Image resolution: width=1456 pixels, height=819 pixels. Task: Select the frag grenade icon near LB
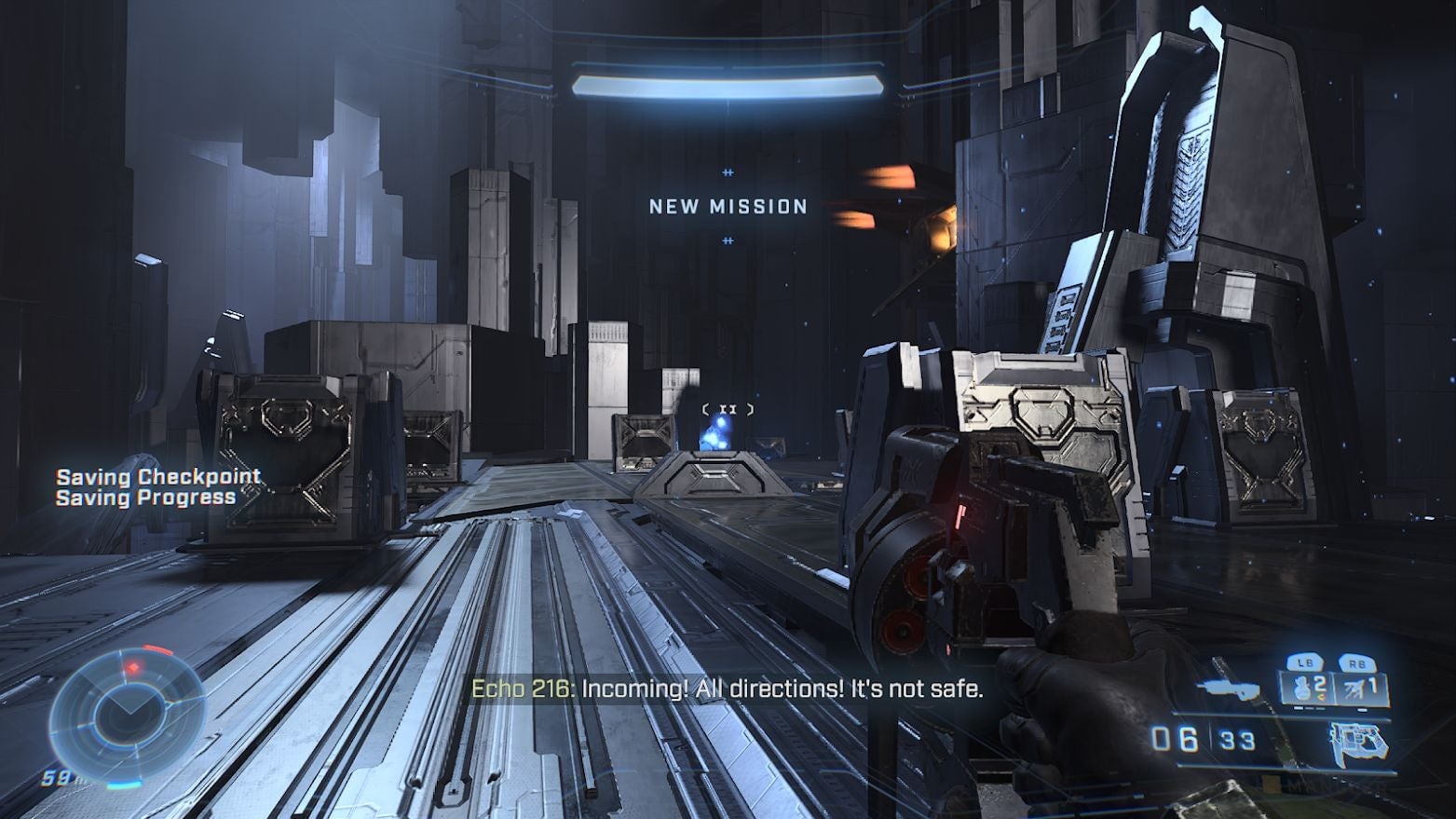point(1302,689)
